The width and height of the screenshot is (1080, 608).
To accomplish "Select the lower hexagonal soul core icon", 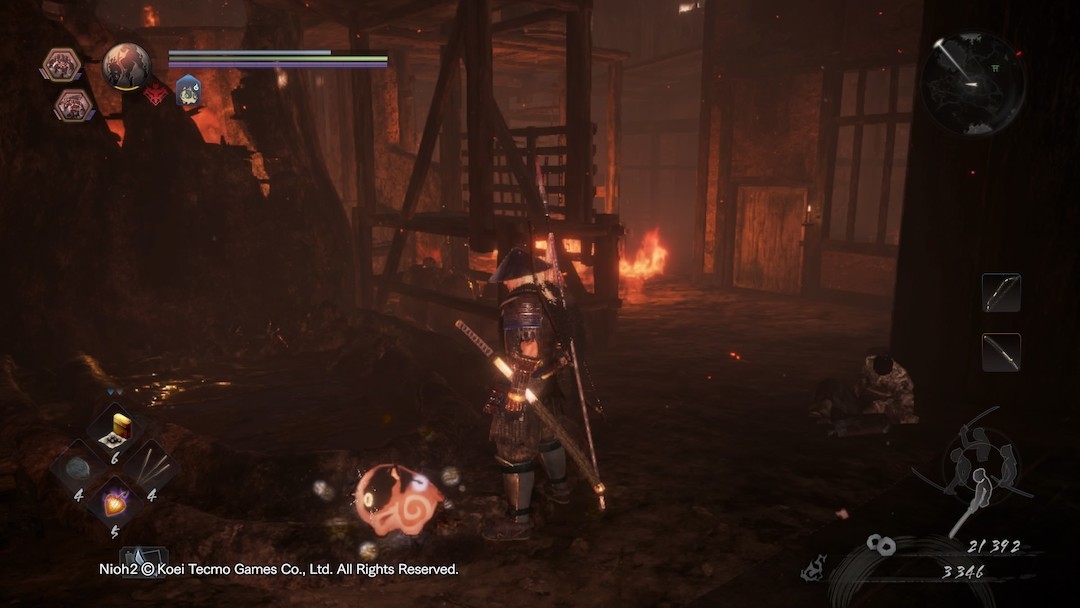I will (73, 104).
